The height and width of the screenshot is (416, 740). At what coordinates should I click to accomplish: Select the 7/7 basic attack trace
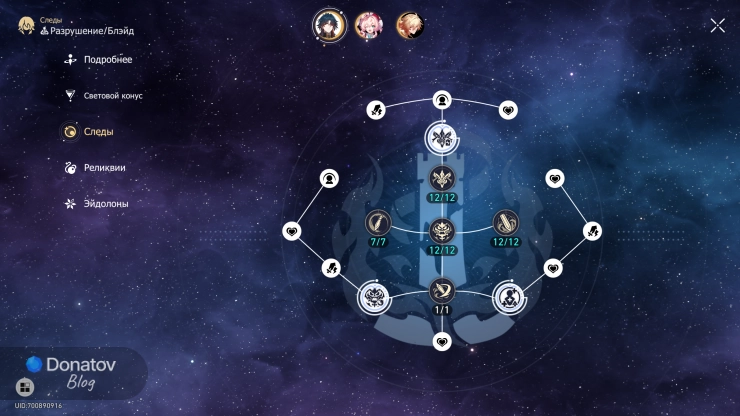pyautogui.click(x=377, y=222)
